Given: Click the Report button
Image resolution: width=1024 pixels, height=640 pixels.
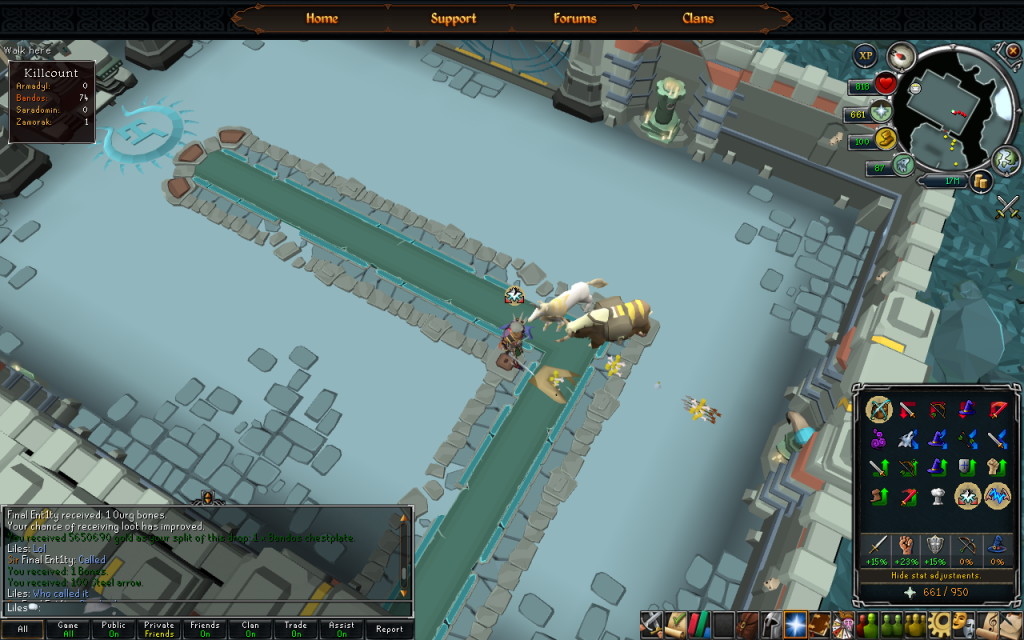Looking at the screenshot, I should point(389,629).
